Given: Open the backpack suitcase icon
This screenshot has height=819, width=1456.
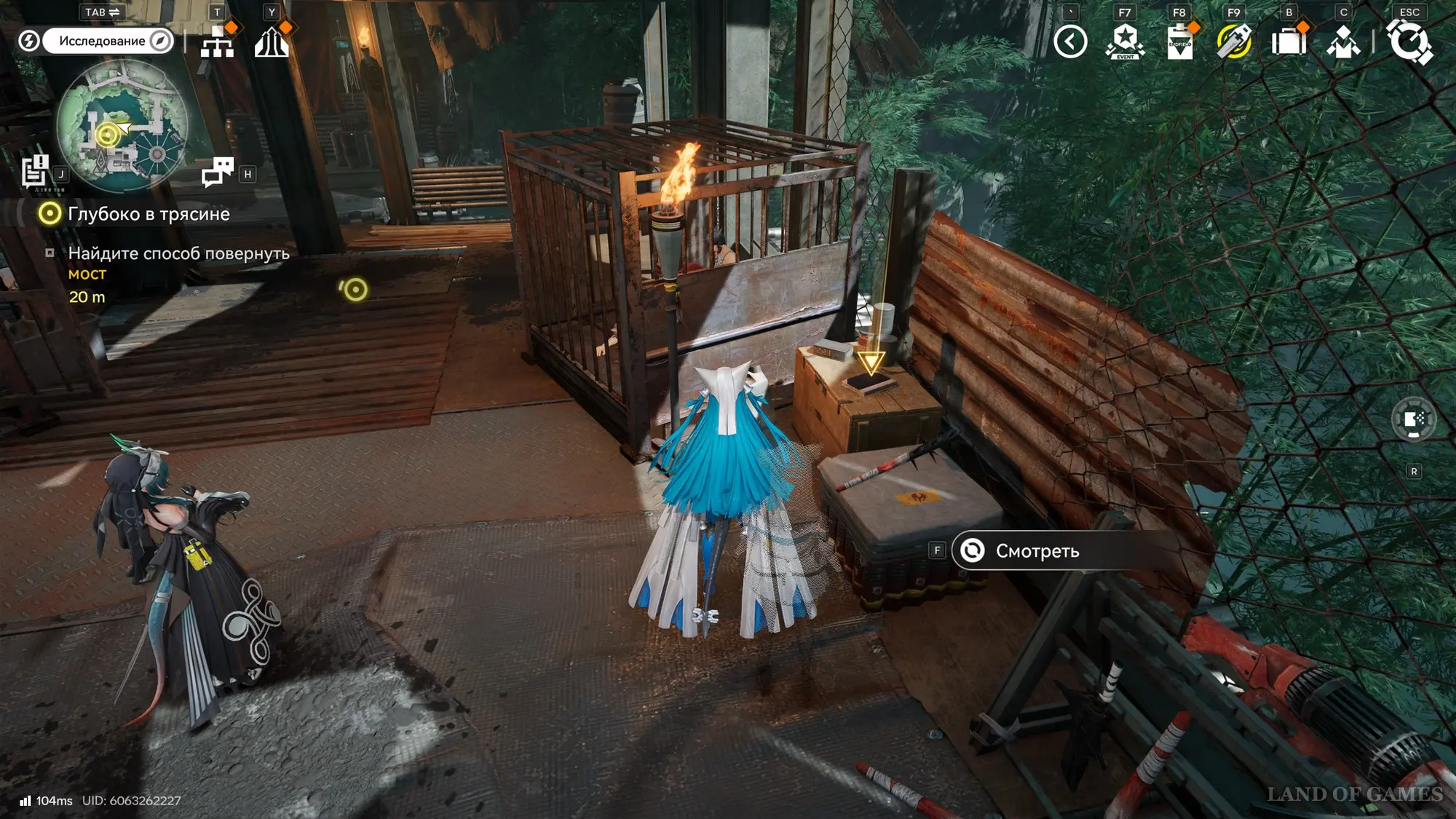Looking at the screenshot, I should 1289,41.
